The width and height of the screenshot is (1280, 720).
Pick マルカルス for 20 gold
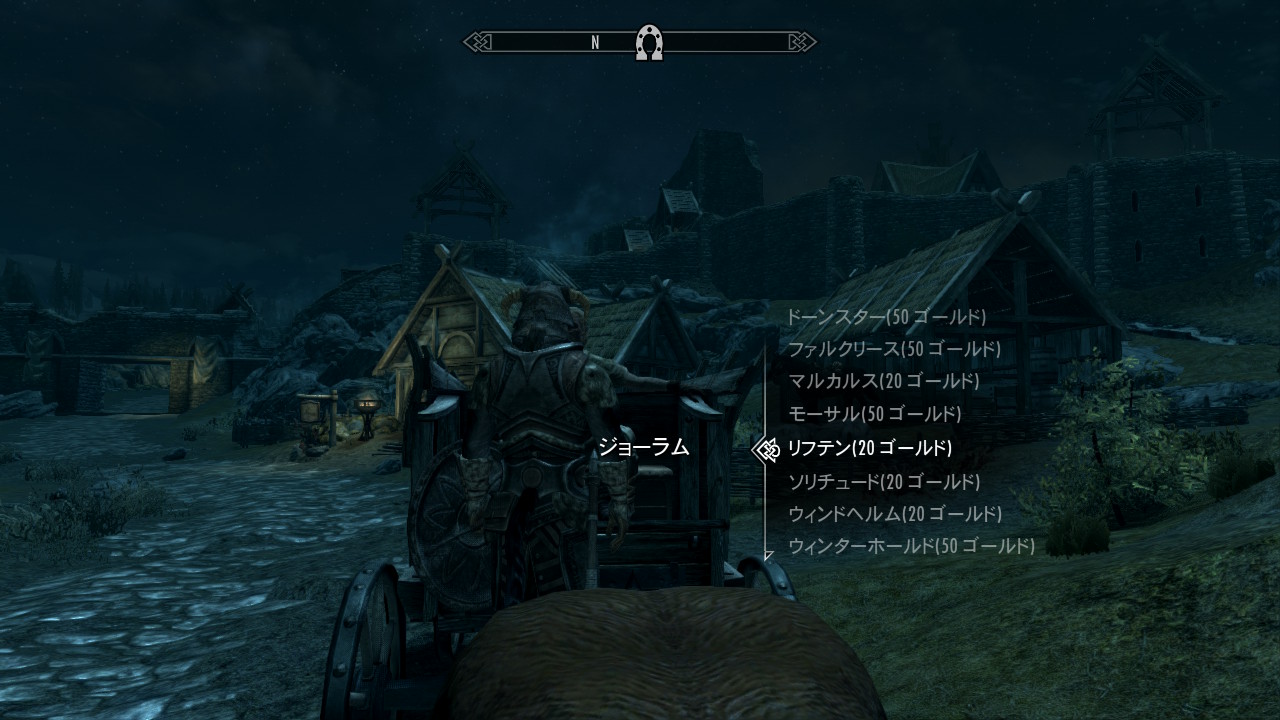884,381
